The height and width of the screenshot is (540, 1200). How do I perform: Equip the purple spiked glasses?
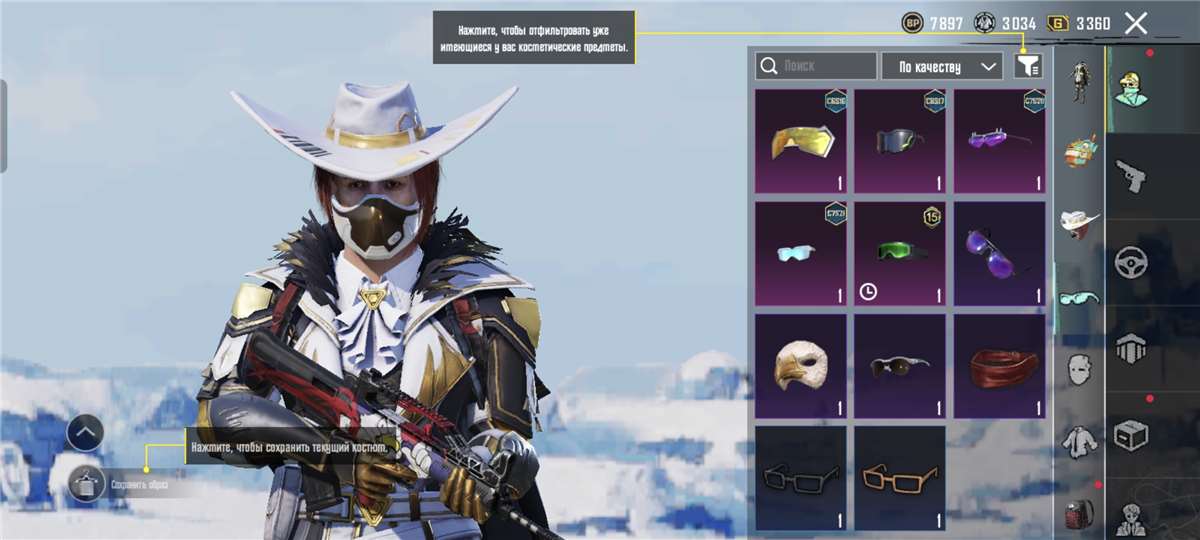(999, 141)
